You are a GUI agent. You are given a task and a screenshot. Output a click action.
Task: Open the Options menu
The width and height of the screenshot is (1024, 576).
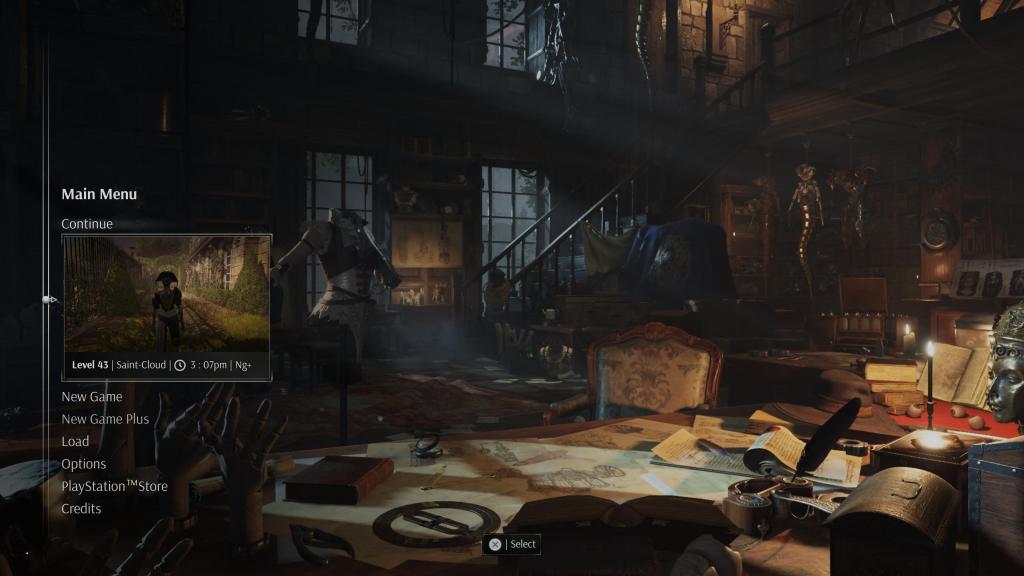click(x=84, y=464)
